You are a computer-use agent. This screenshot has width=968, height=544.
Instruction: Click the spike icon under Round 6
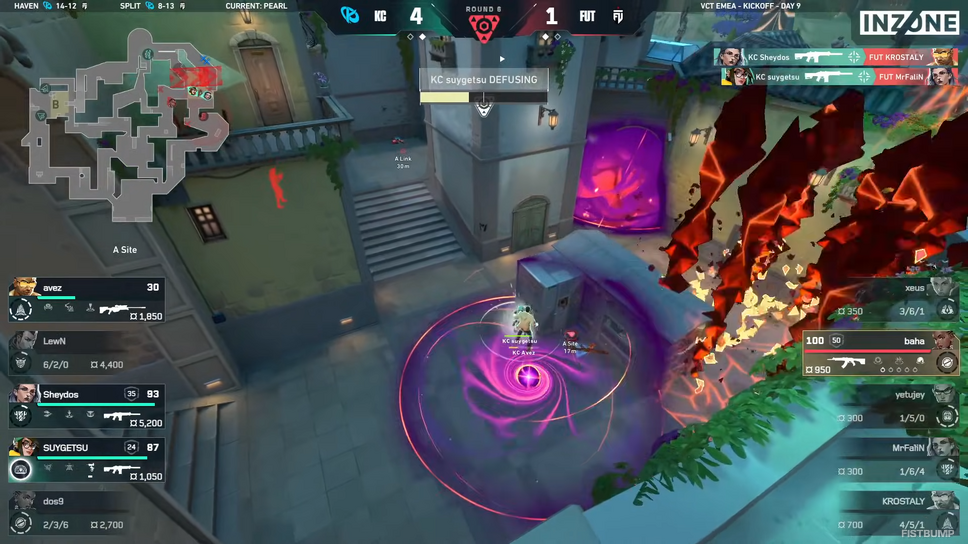[484, 28]
